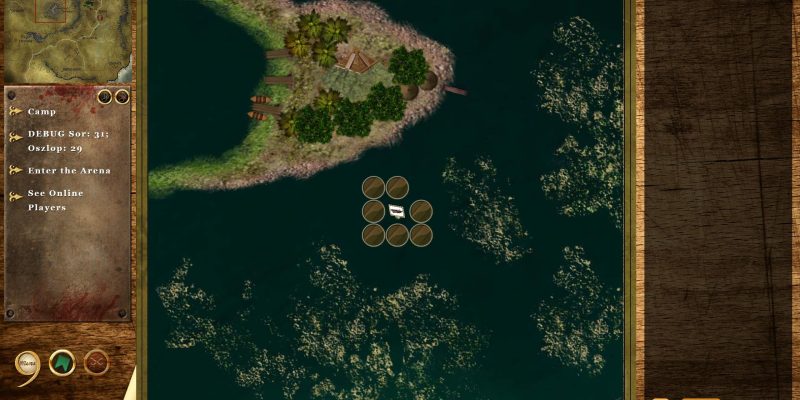The height and width of the screenshot is (400, 800).
Task: Click the green flag round button
Action: (x=62, y=362)
